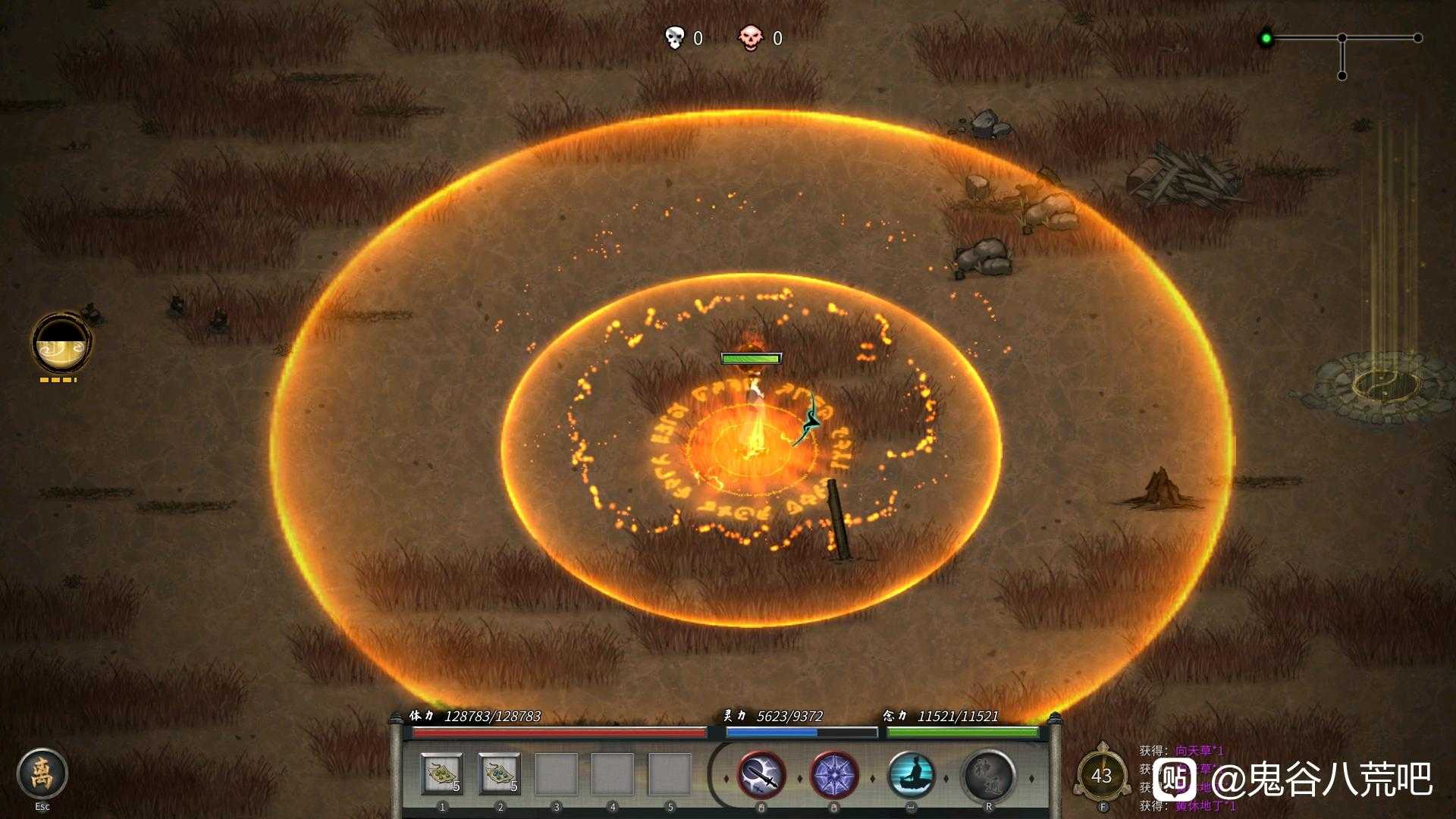Activate the sword strike skill icon
Viewport: 1456px width, 819px height.
(x=761, y=776)
